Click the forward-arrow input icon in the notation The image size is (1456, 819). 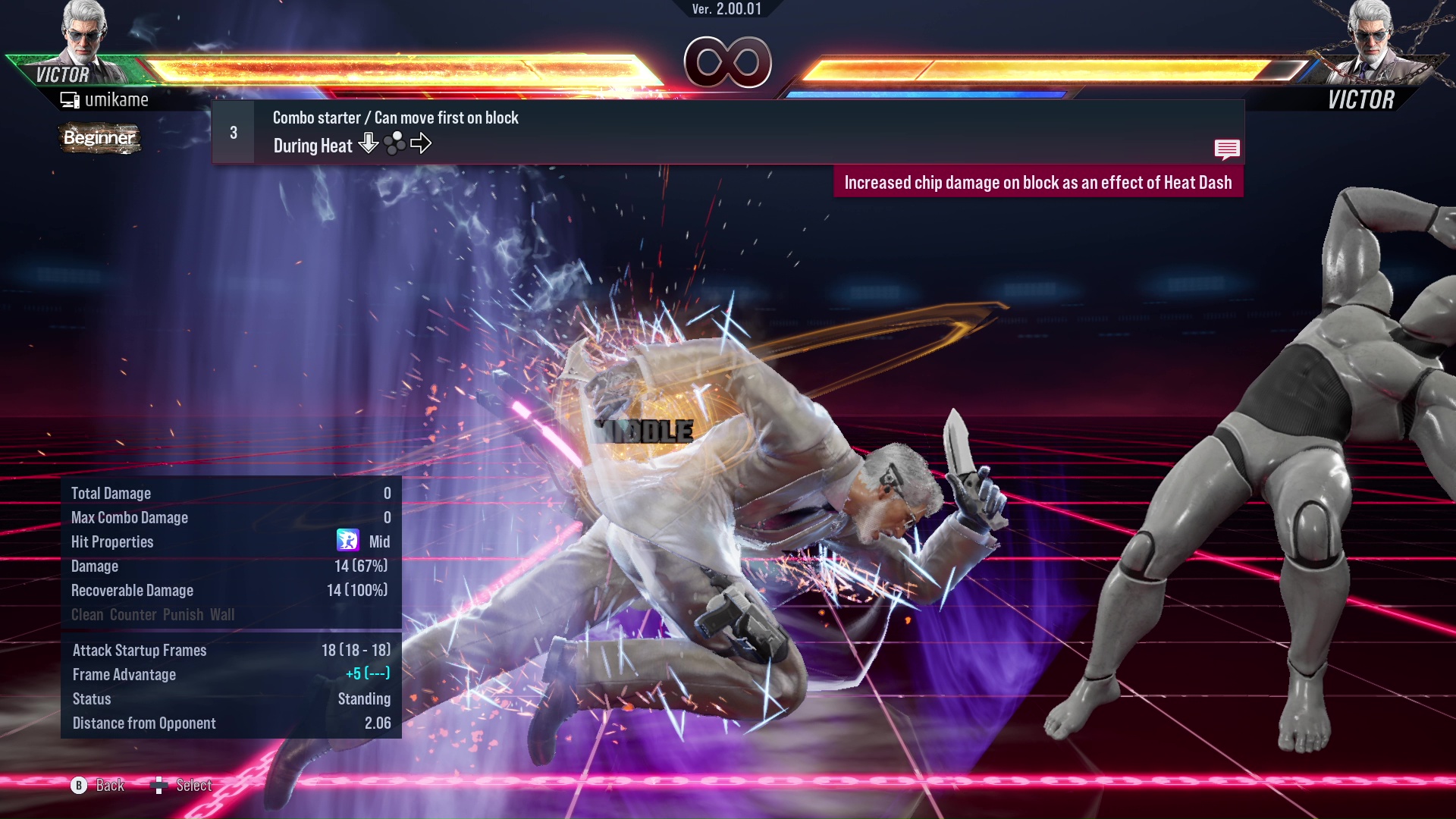422,143
